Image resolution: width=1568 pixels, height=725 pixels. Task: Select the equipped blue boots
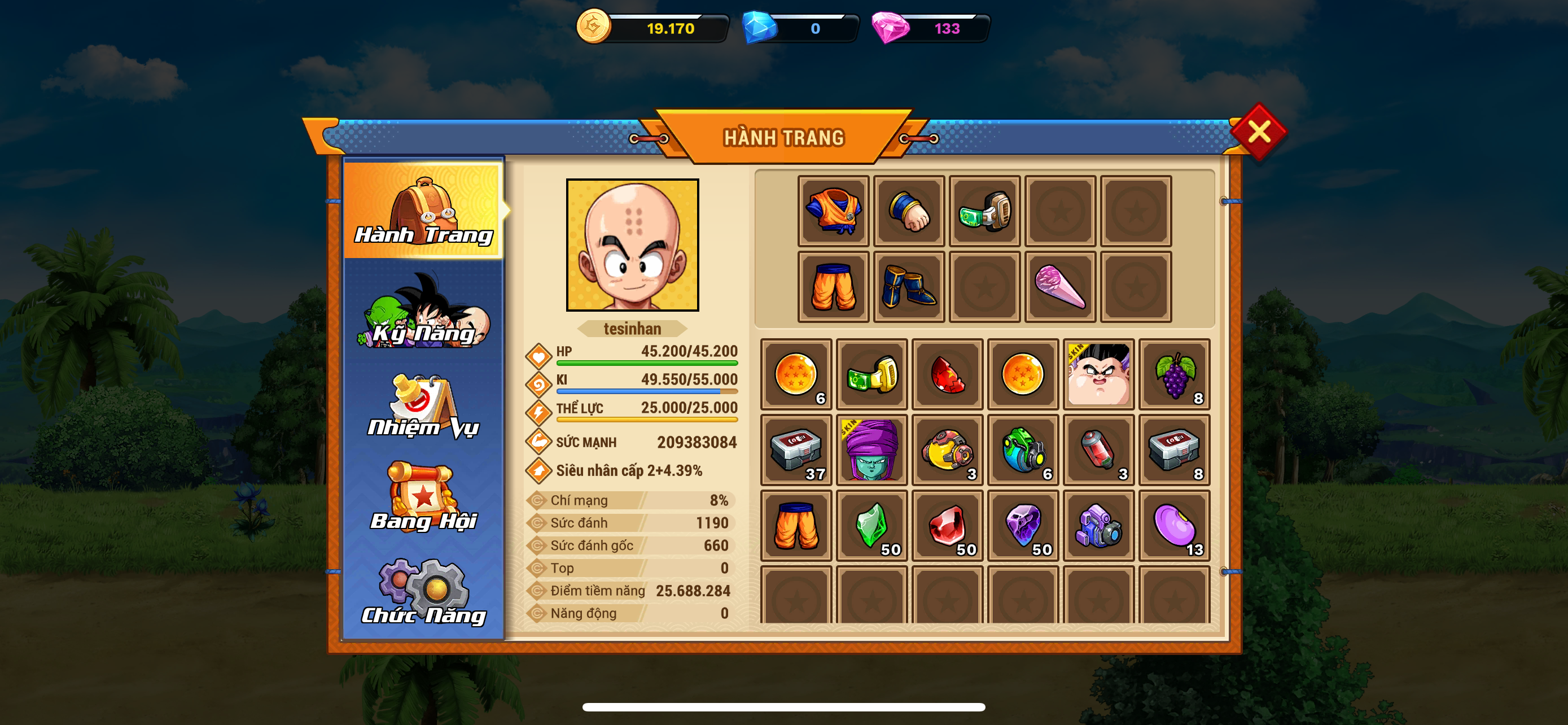[909, 287]
